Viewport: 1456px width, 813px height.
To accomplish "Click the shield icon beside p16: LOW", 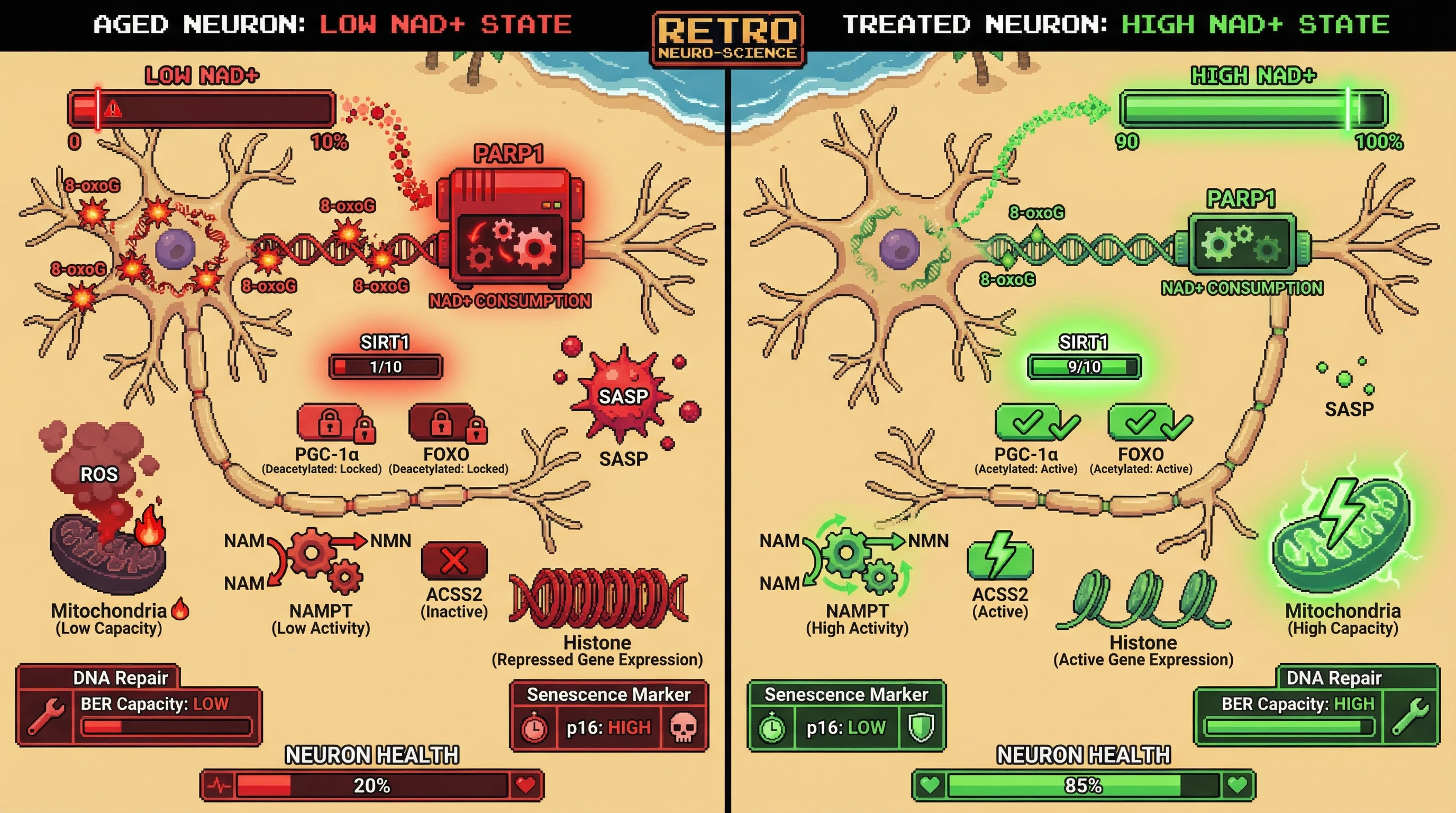I will 921,728.
